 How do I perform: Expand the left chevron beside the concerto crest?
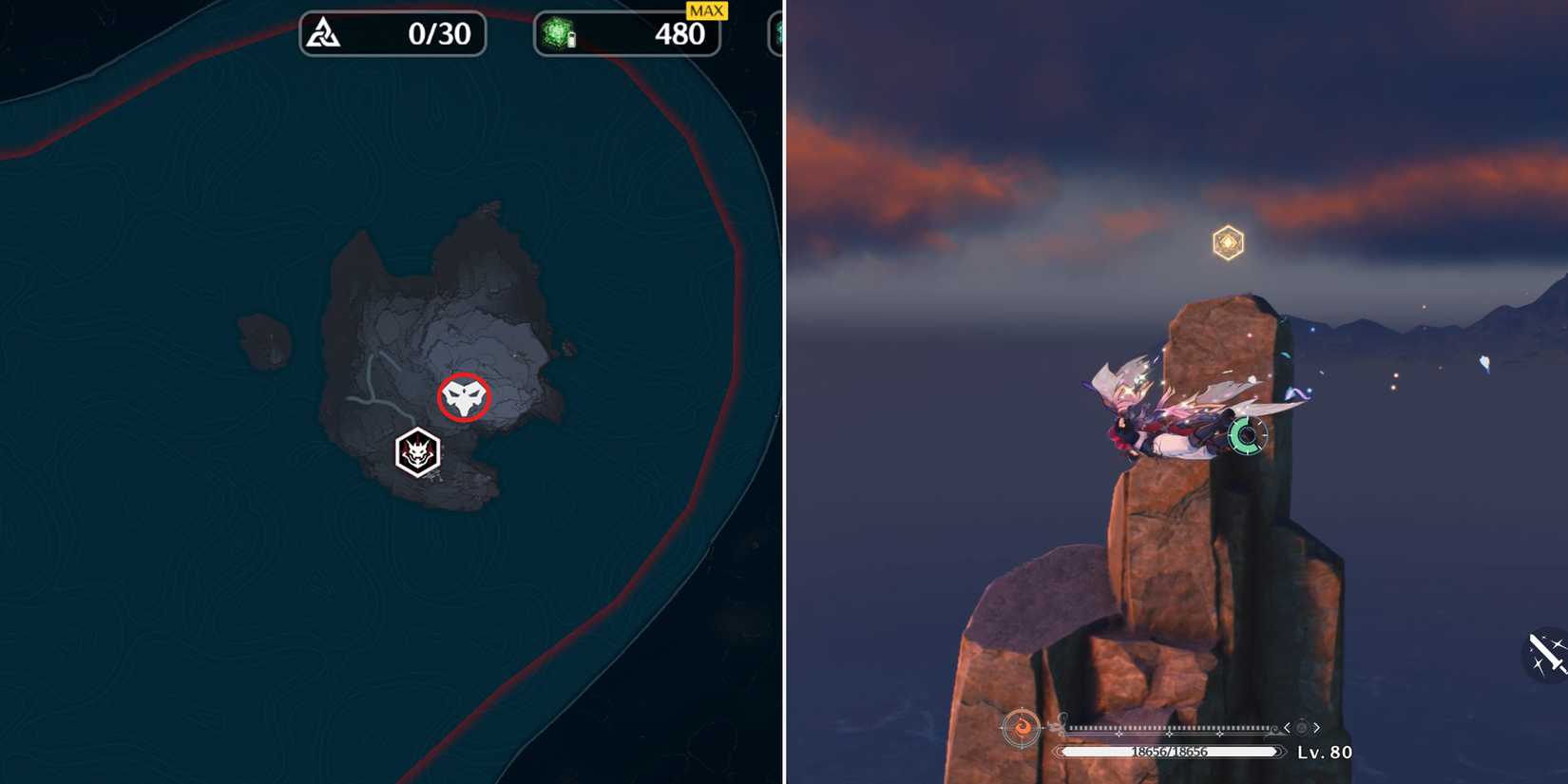1286,728
